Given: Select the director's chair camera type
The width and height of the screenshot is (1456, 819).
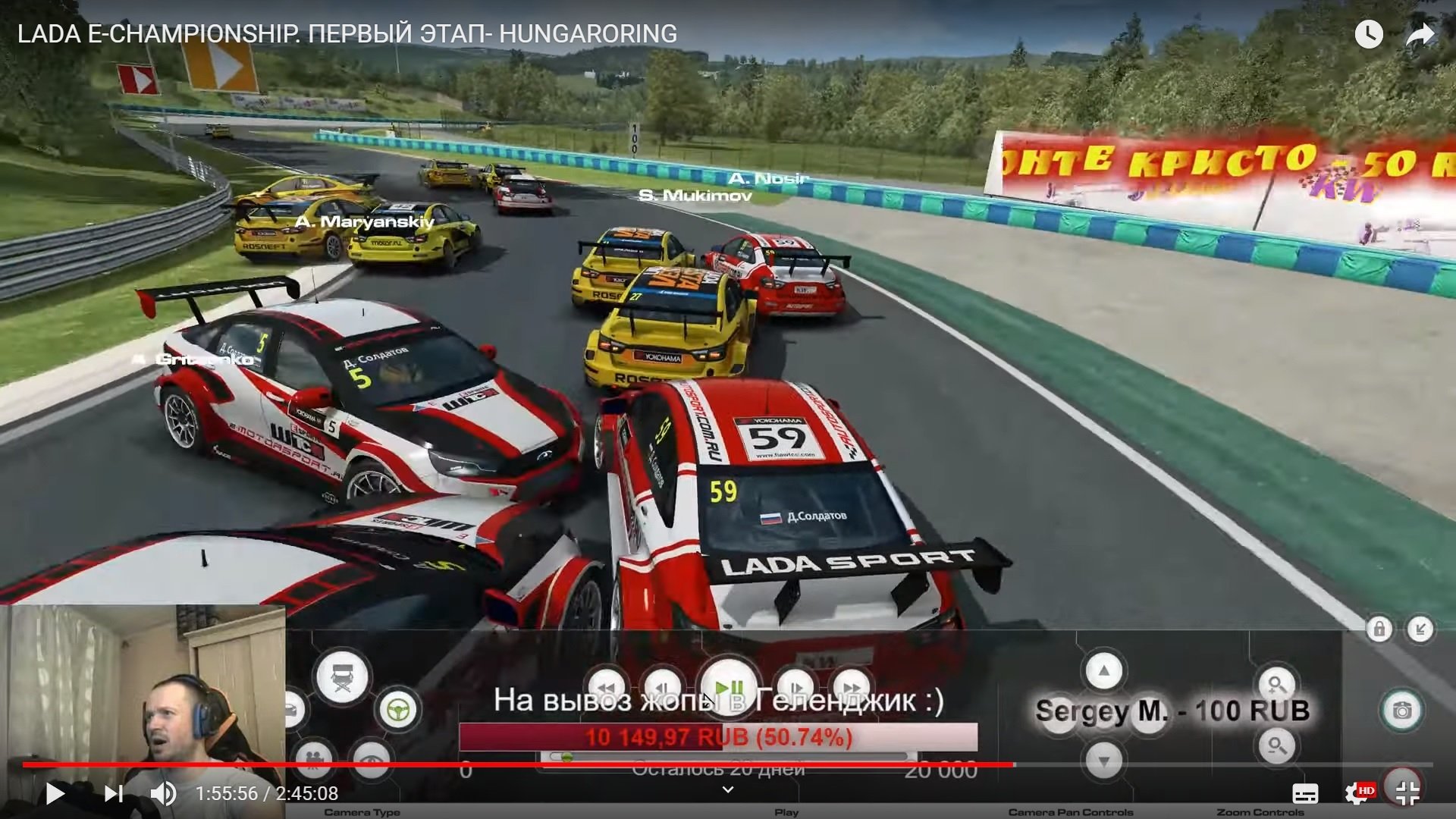Looking at the screenshot, I should click(x=343, y=676).
